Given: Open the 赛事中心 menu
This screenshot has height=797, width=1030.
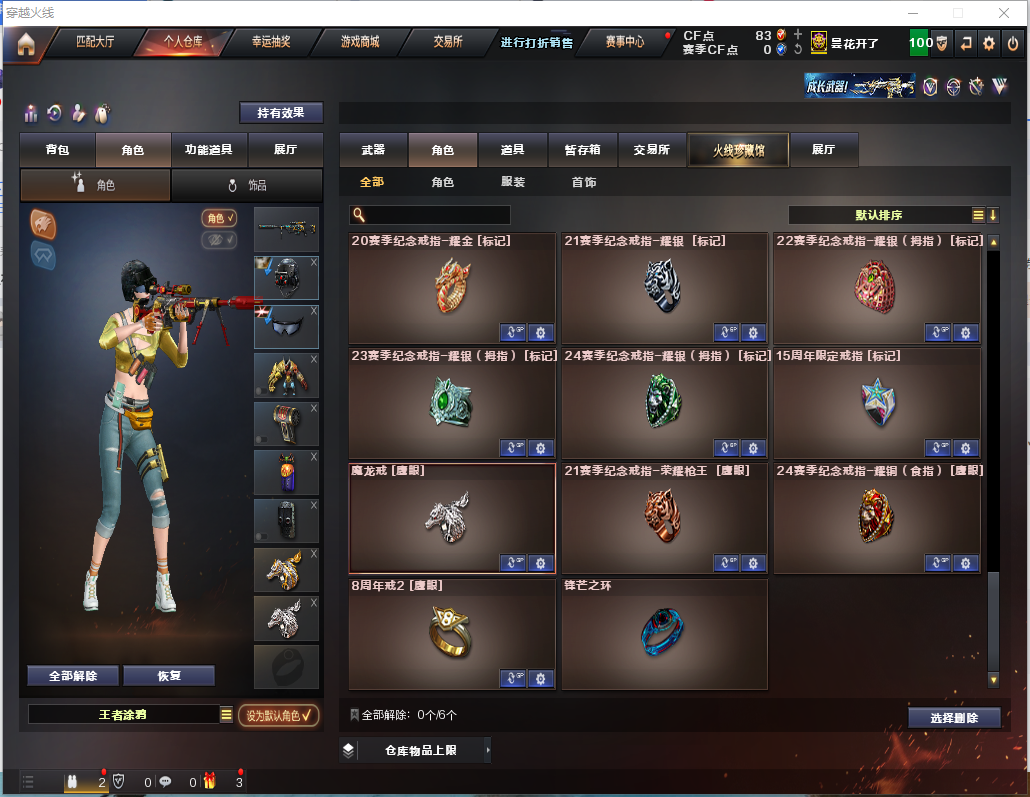Looking at the screenshot, I should click(x=625, y=42).
